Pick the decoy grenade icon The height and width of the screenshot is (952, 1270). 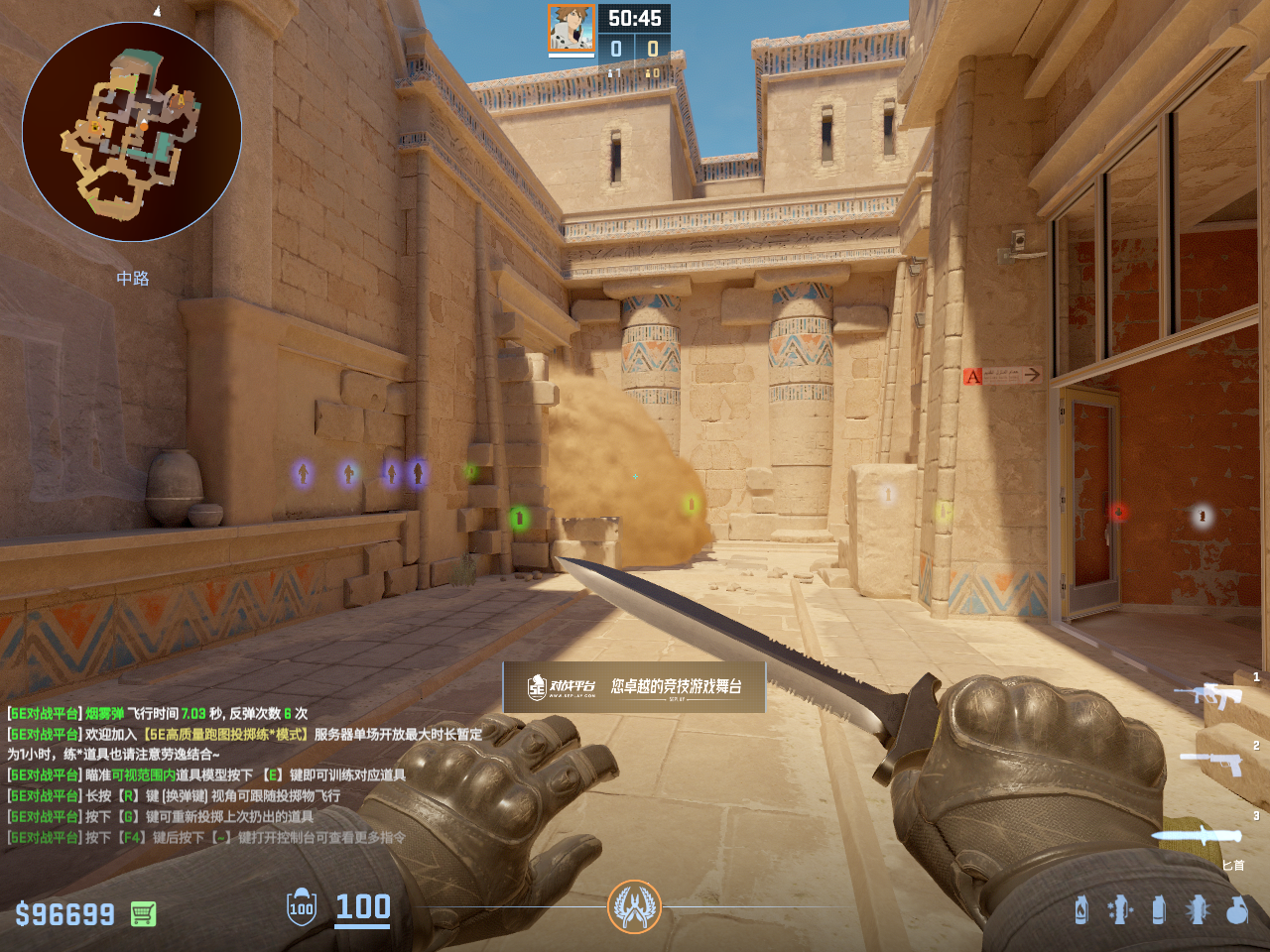coord(1120,909)
